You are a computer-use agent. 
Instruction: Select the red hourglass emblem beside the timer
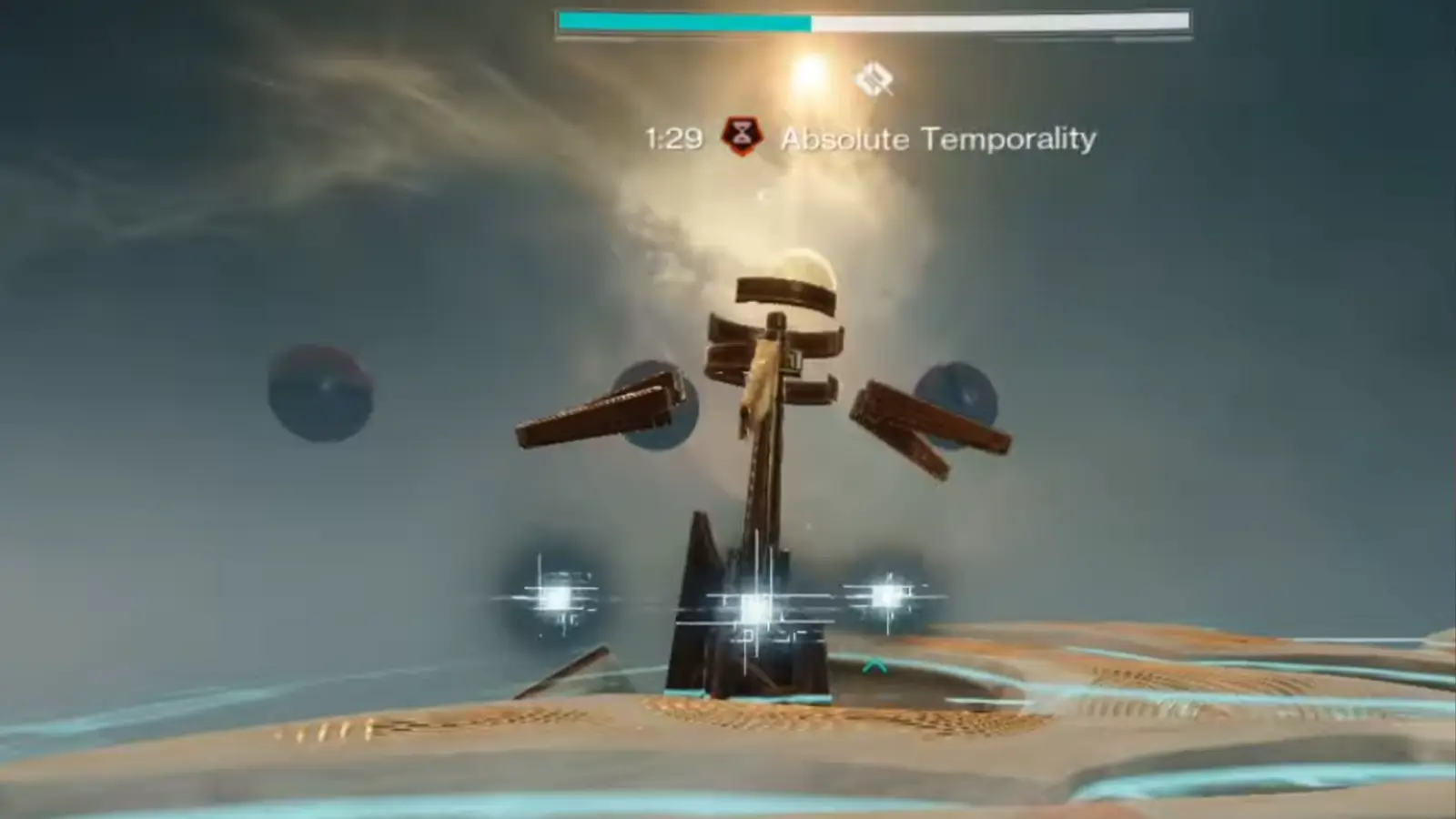click(744, 137)
